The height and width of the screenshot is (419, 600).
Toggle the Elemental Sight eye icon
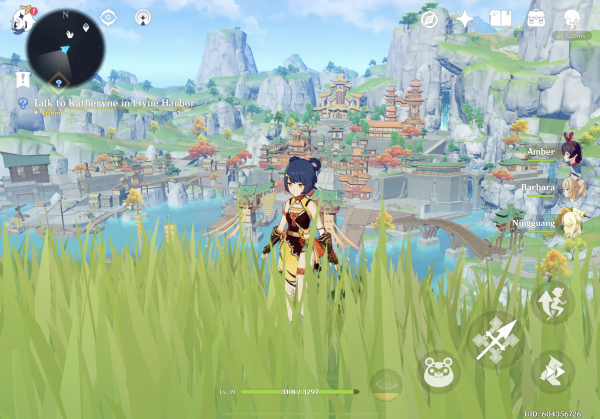108,17
